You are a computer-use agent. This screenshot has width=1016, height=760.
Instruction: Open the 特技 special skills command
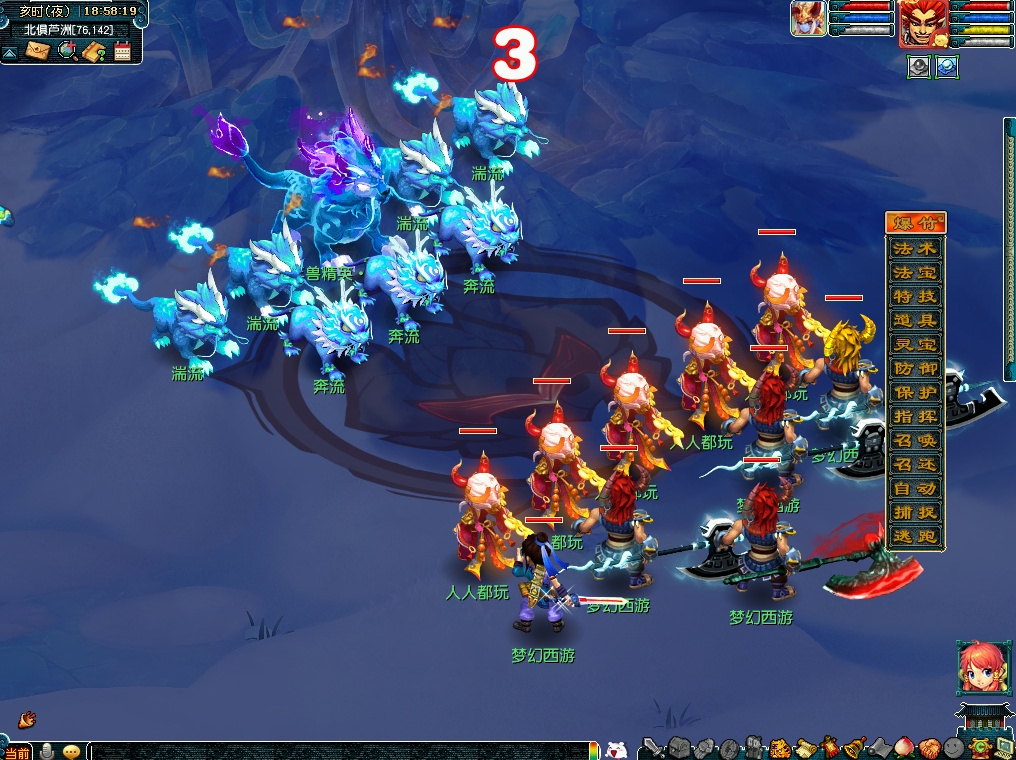(915, 296)
